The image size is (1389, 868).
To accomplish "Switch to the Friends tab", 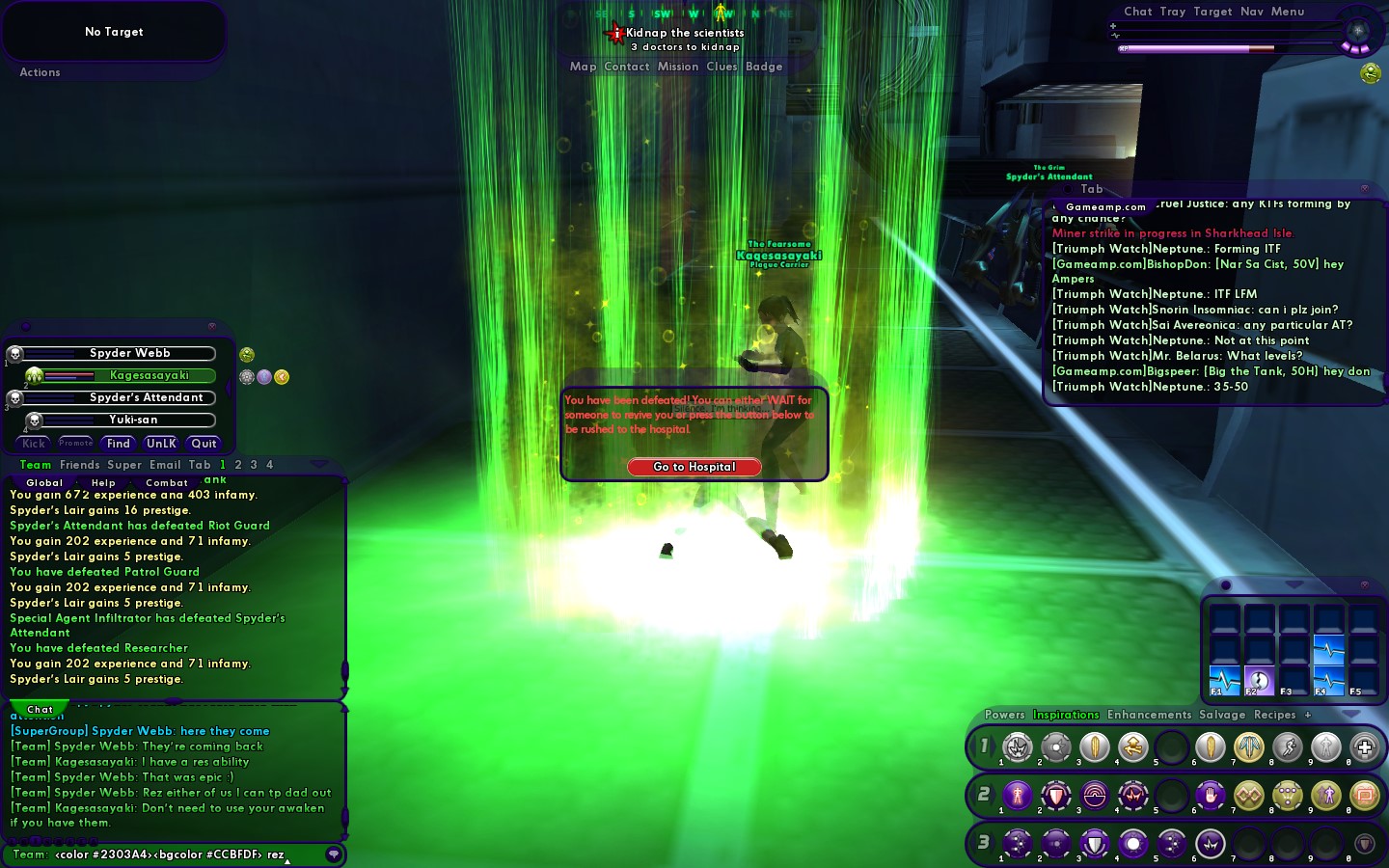I will point(79,465).
